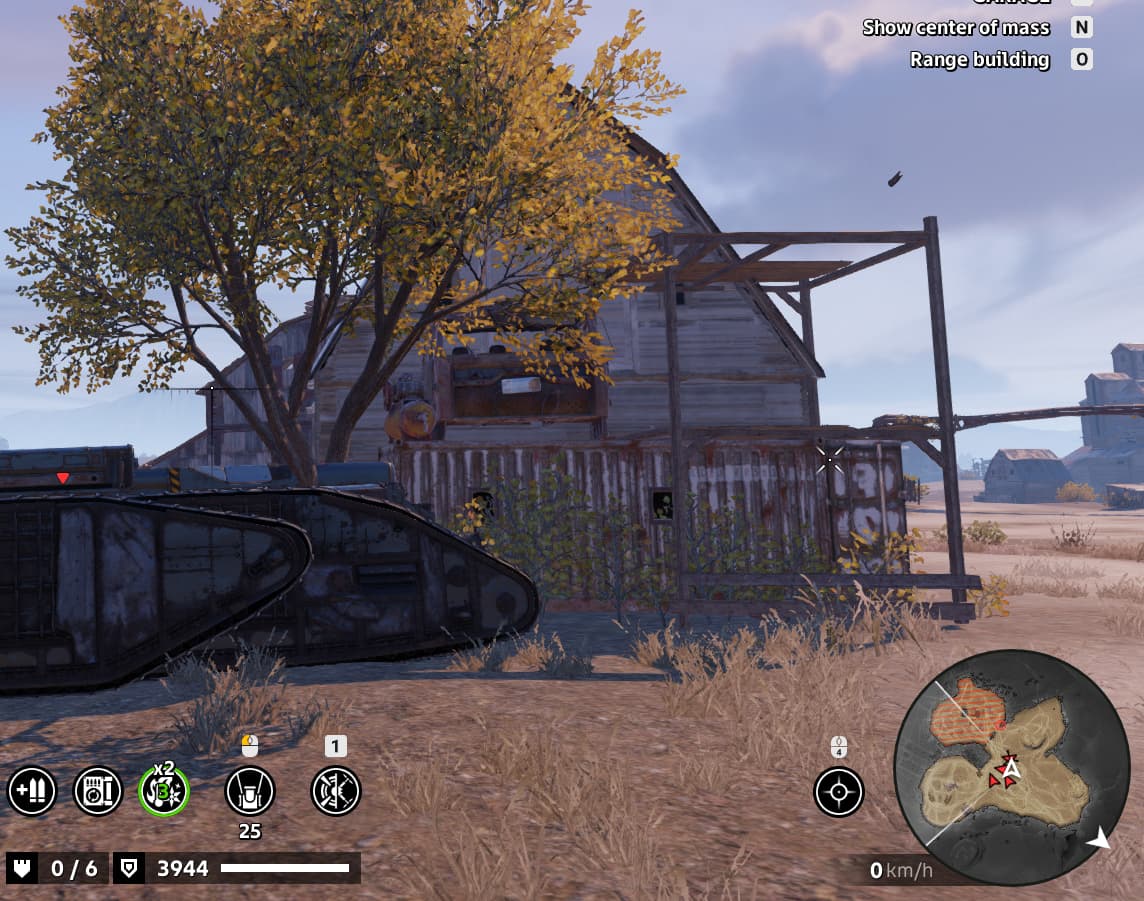
Task: Select the Range building option
Action: [979, 59]
